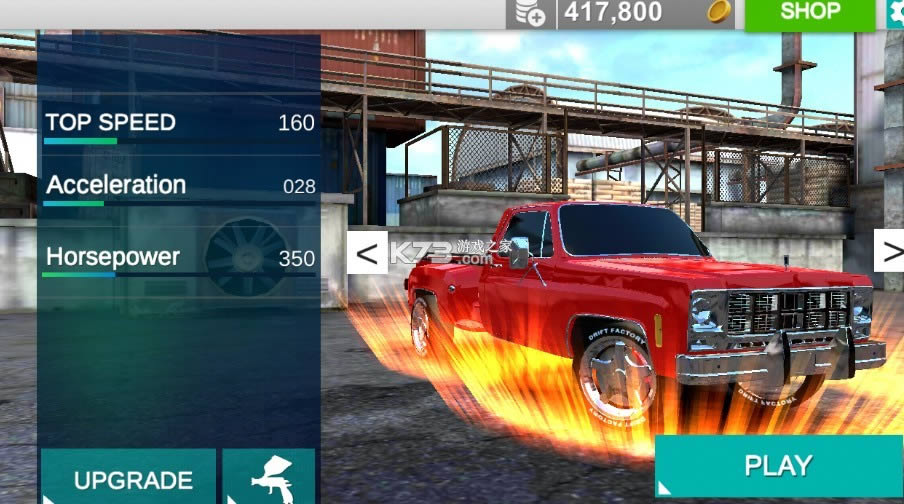Switch to the next vehicle
The image size is (904, 504).
tap(890, 251)
